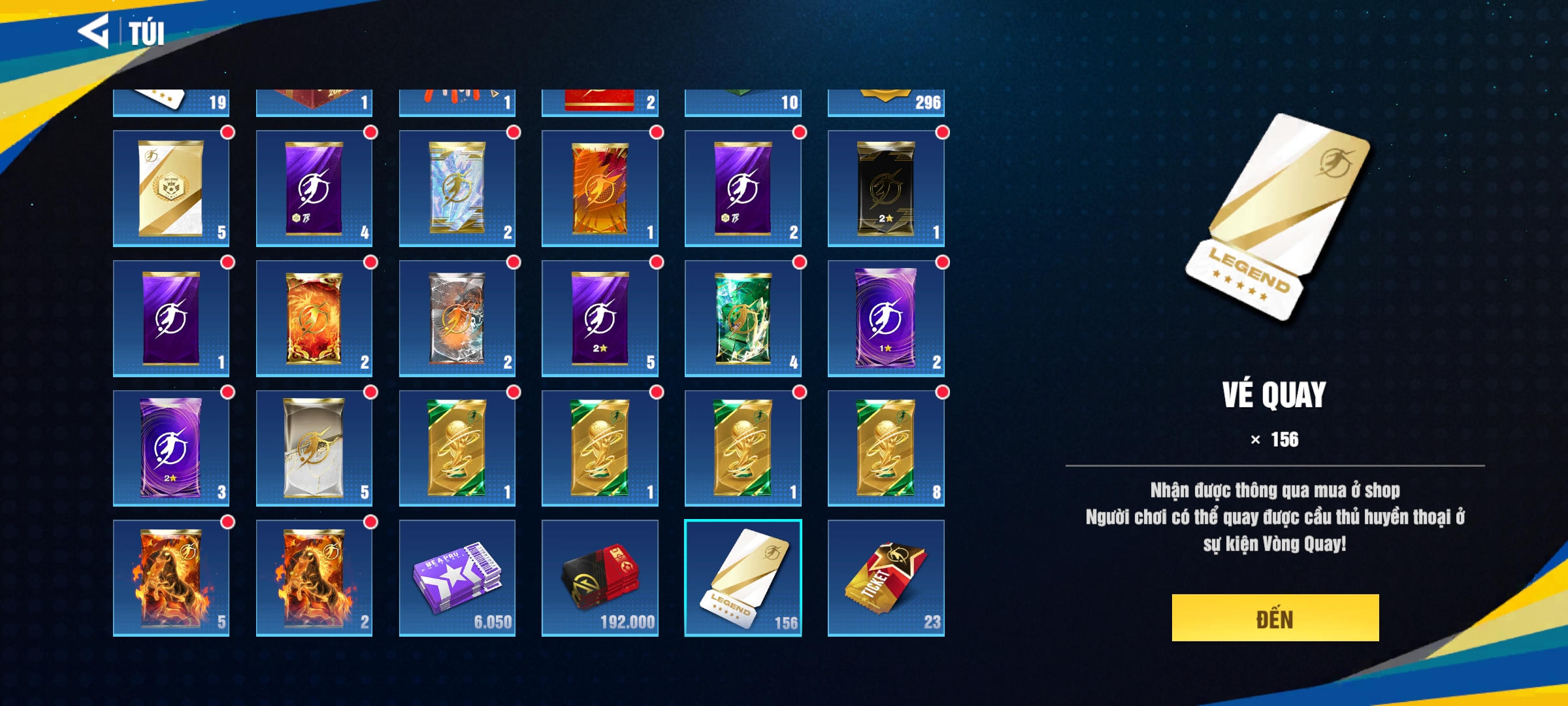Select the red Ticket item with 23

(x=885, y=578)
